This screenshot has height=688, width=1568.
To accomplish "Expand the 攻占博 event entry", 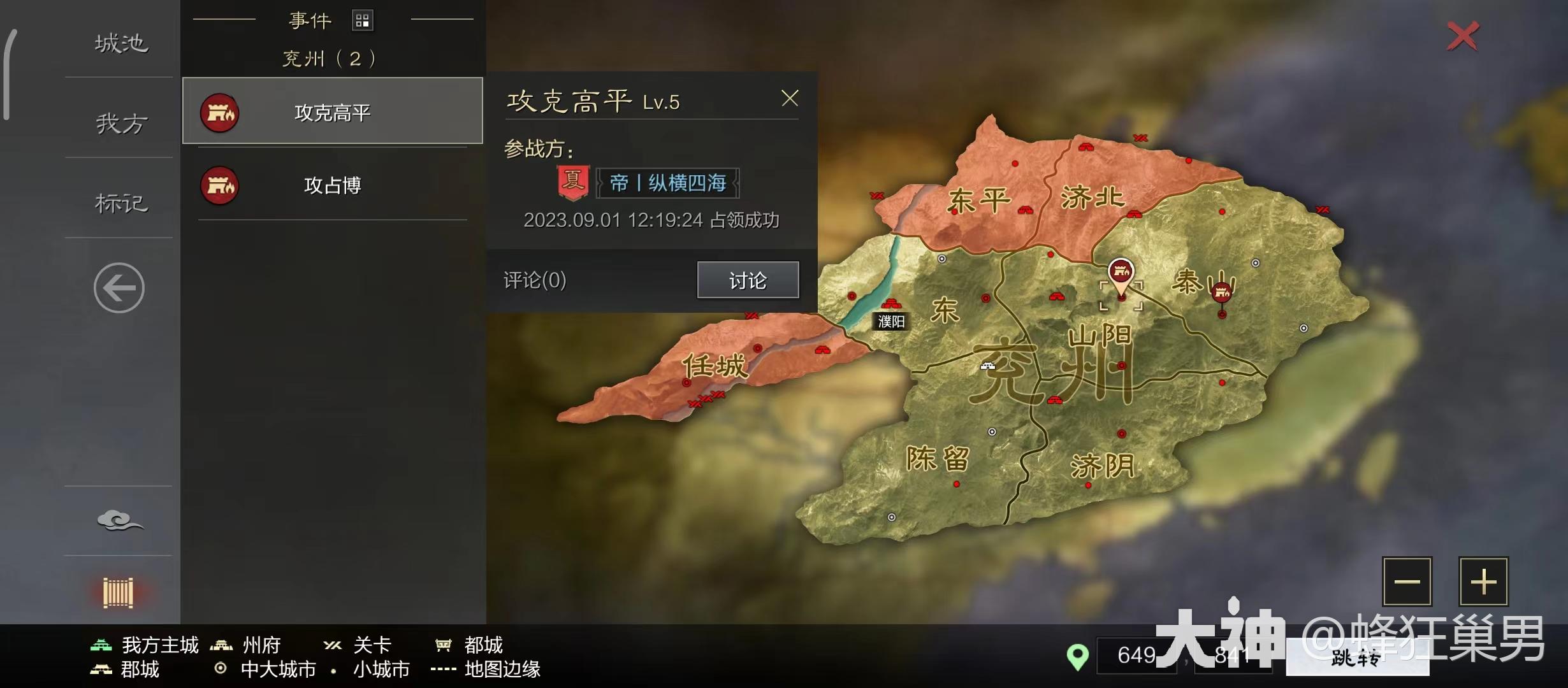I will (331, 185).
